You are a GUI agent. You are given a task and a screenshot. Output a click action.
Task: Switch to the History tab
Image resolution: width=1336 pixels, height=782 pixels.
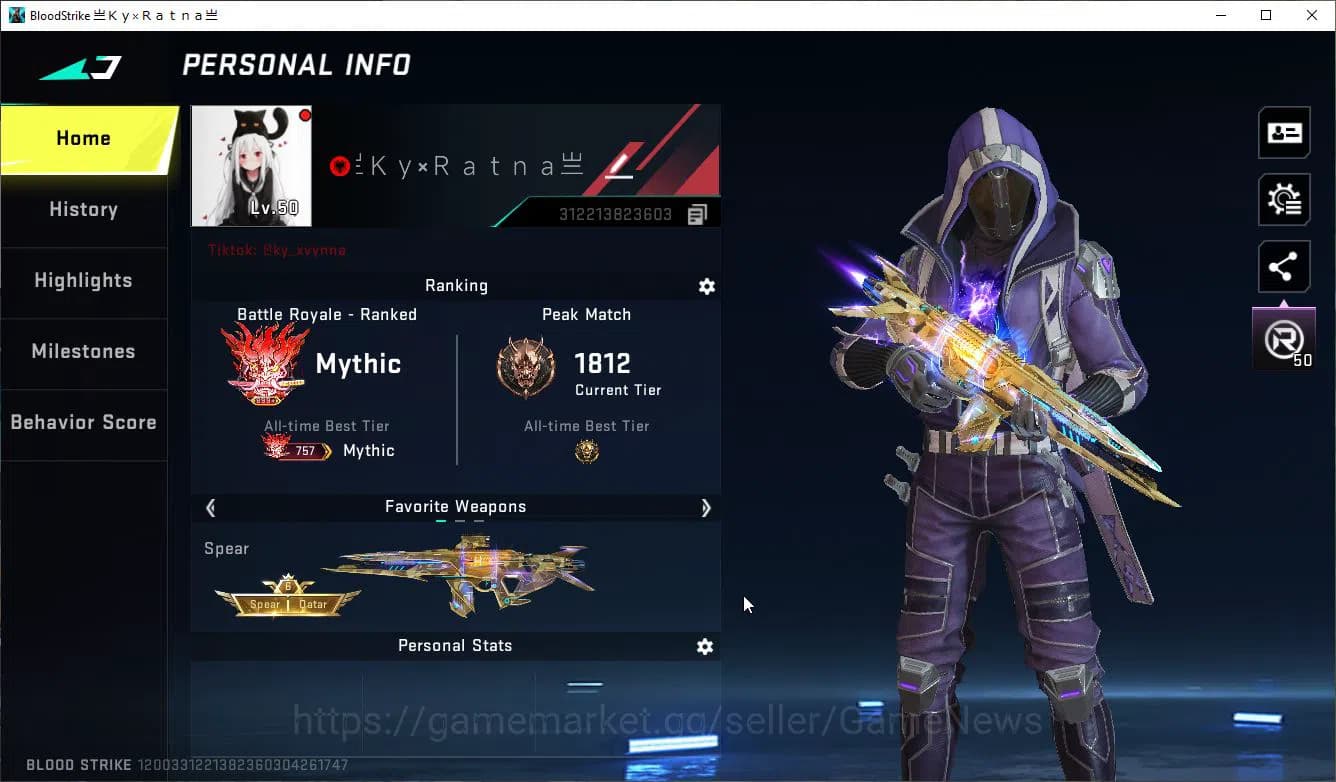[x=83, y=209]
